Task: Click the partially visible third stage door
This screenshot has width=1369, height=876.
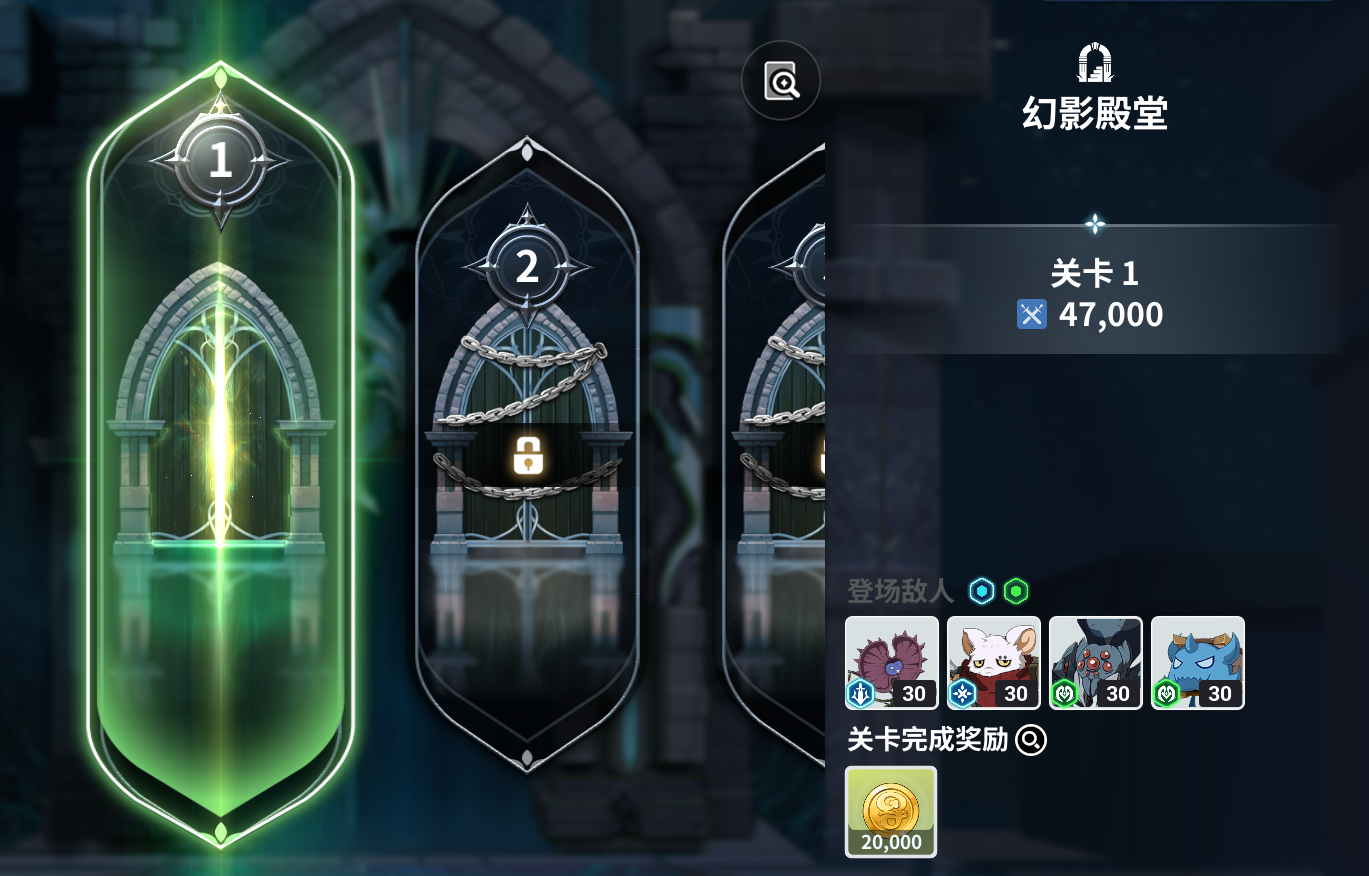Action: 790,430
